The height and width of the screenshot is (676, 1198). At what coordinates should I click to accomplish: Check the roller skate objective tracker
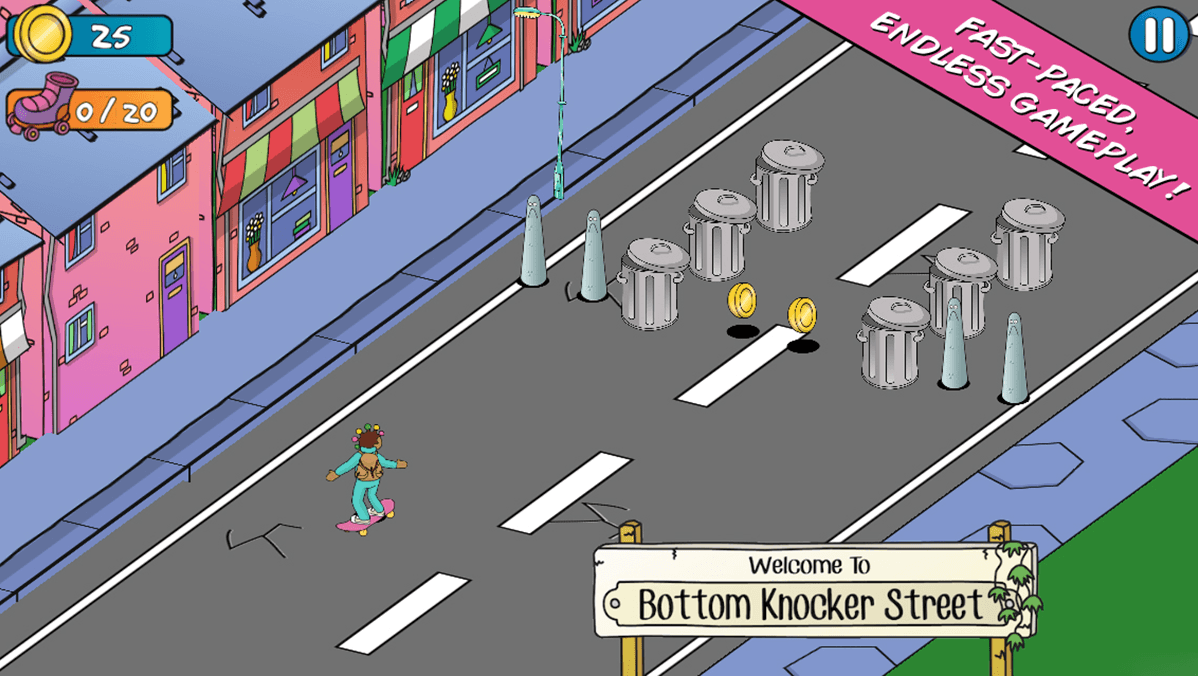90,109
